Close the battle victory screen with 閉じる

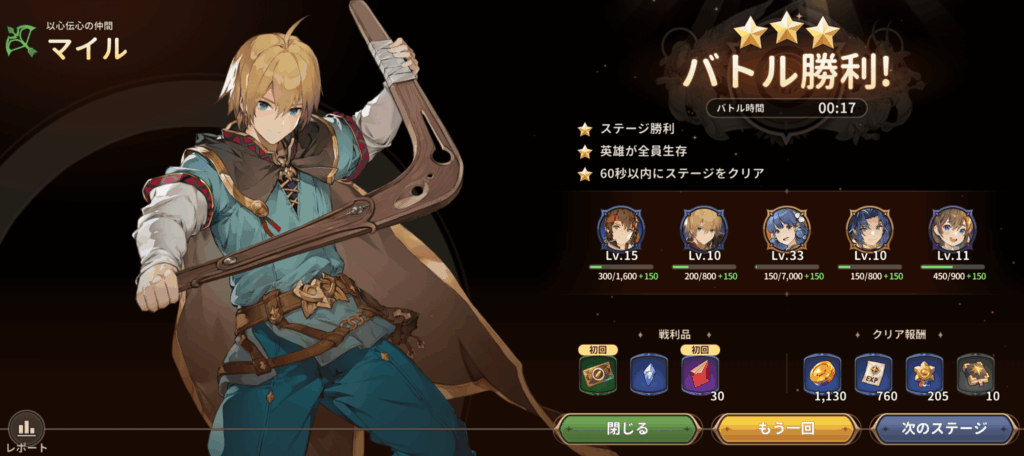click(x=628, y=429)
